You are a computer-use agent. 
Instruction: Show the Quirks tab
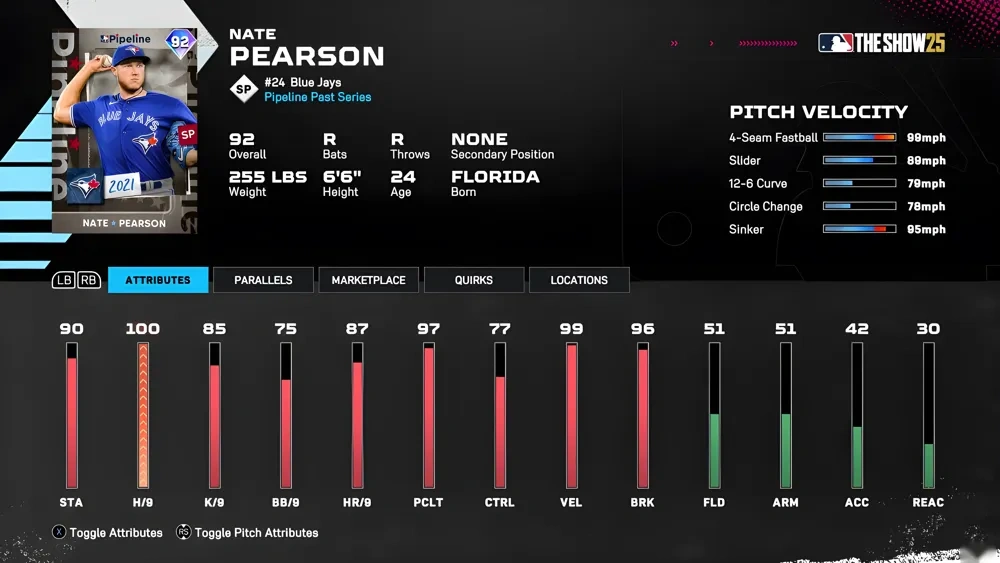point(473,280)
